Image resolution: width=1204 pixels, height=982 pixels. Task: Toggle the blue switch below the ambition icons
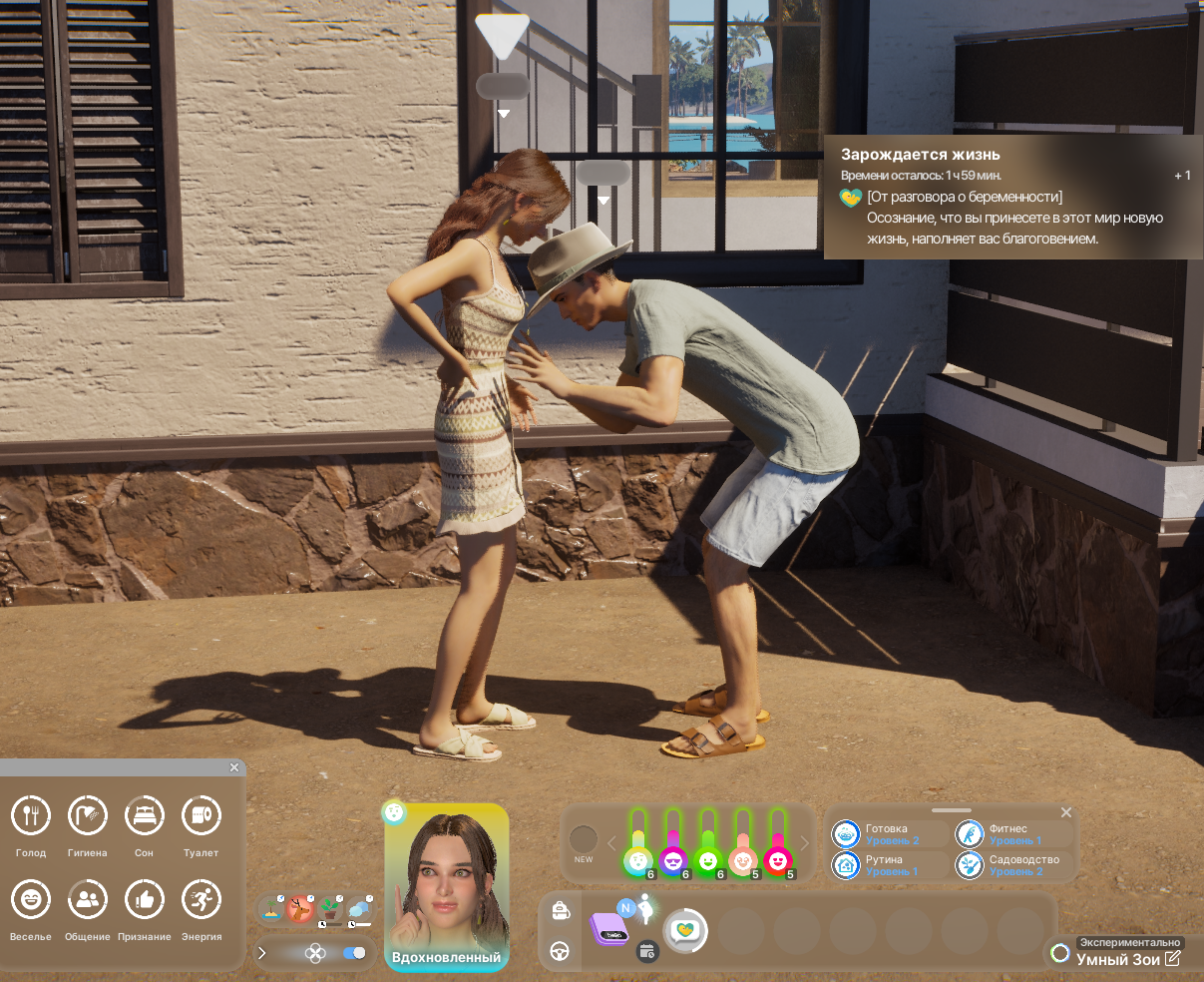[353, 953]
